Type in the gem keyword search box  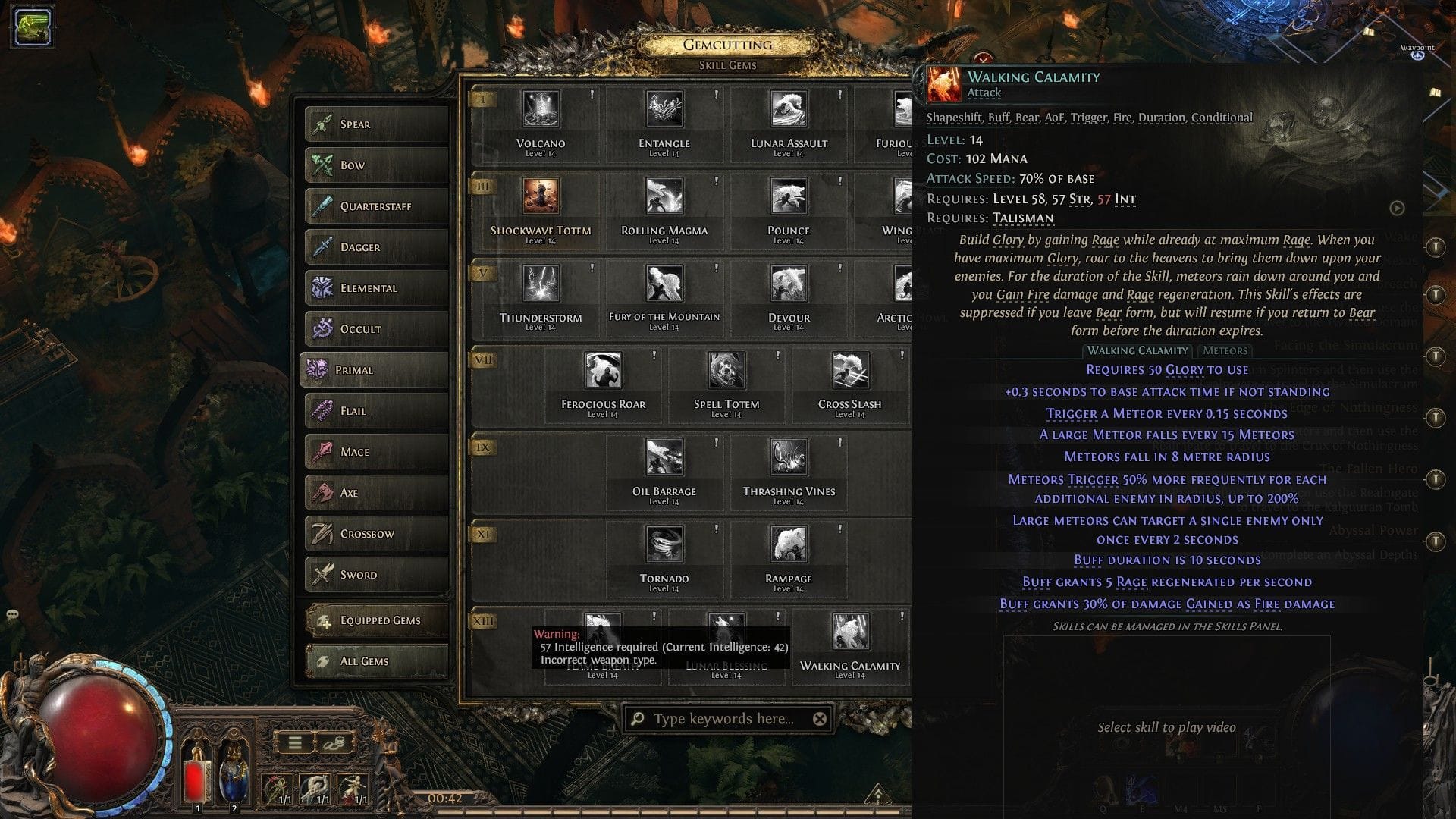(x=720, y=717)
